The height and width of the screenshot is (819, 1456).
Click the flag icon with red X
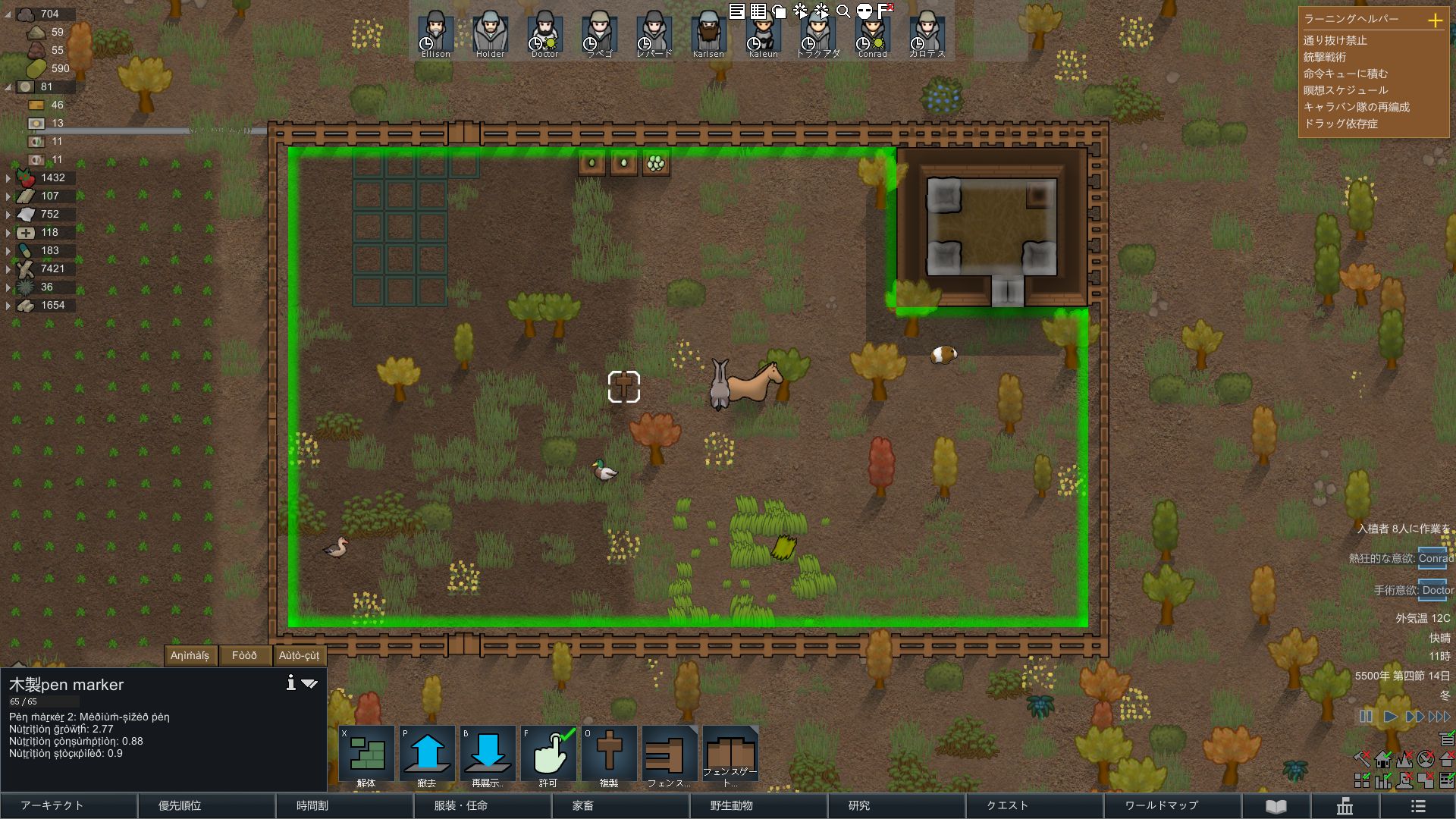coord(884,11)
